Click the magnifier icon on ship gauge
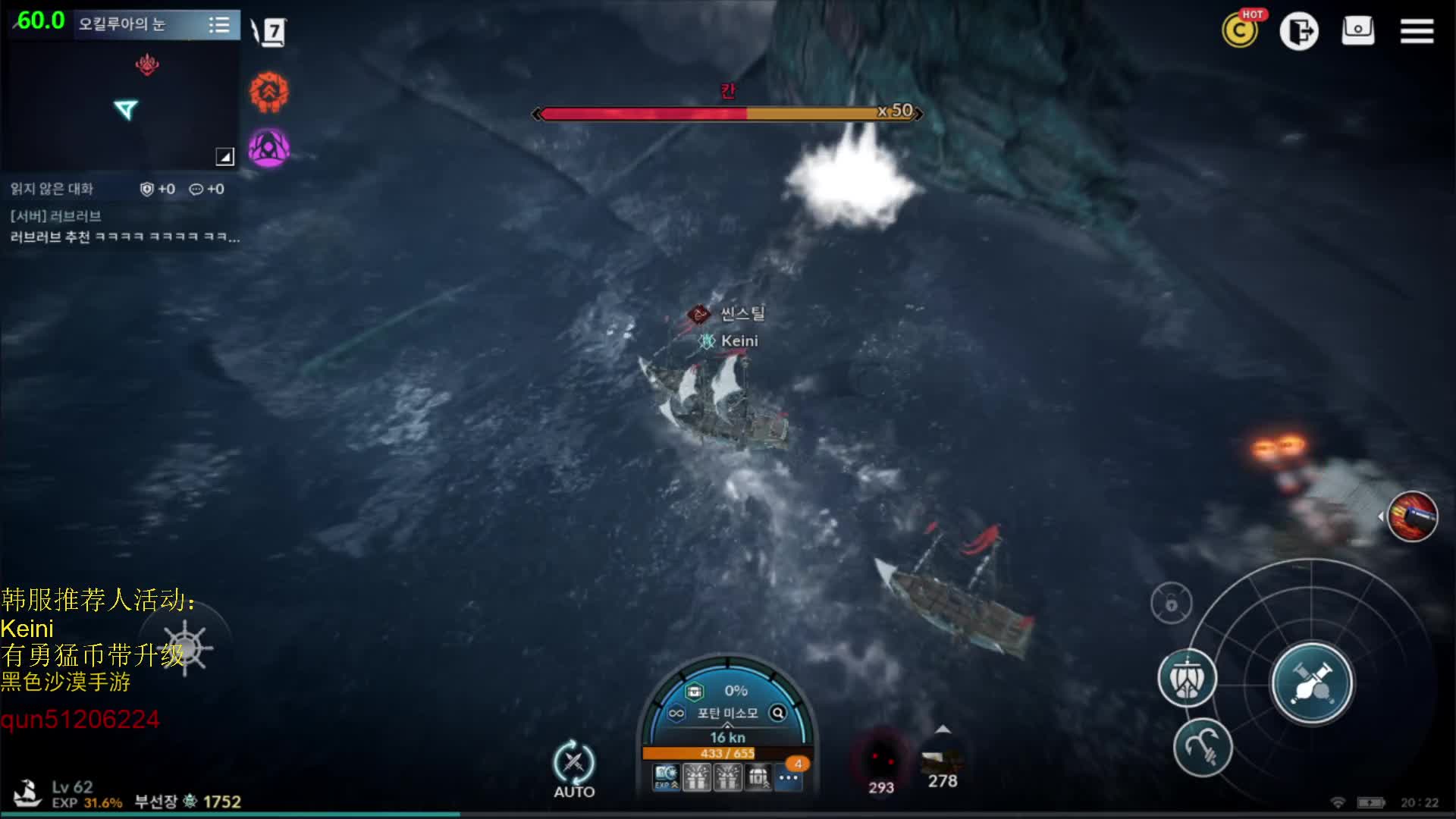This screenshot has width=1456, height=819. (x=778, y=713)
